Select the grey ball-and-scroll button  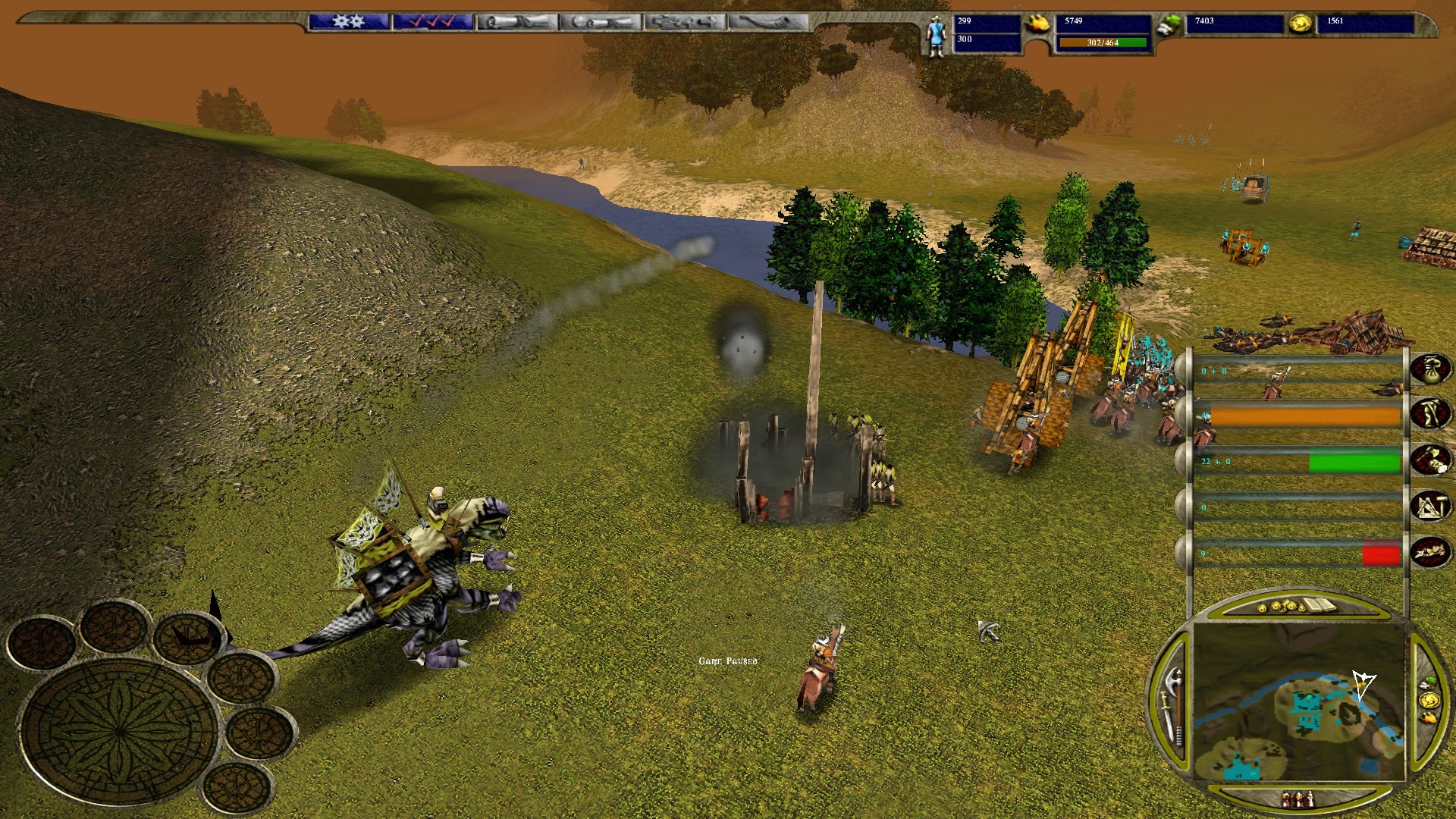601,22
